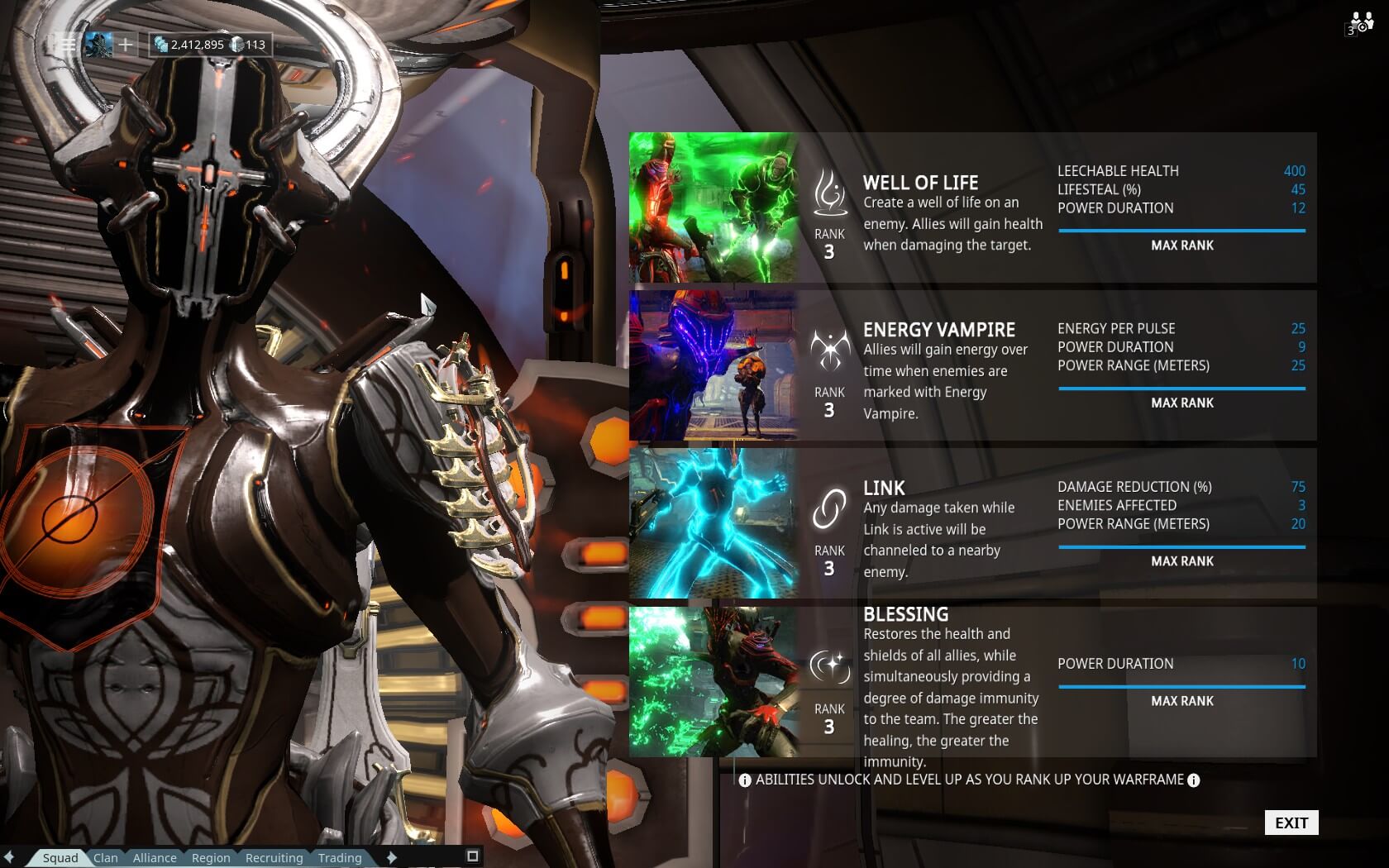Switch to the Clan chat tab
Screen dimensions: 1389x868
(105, 858)
